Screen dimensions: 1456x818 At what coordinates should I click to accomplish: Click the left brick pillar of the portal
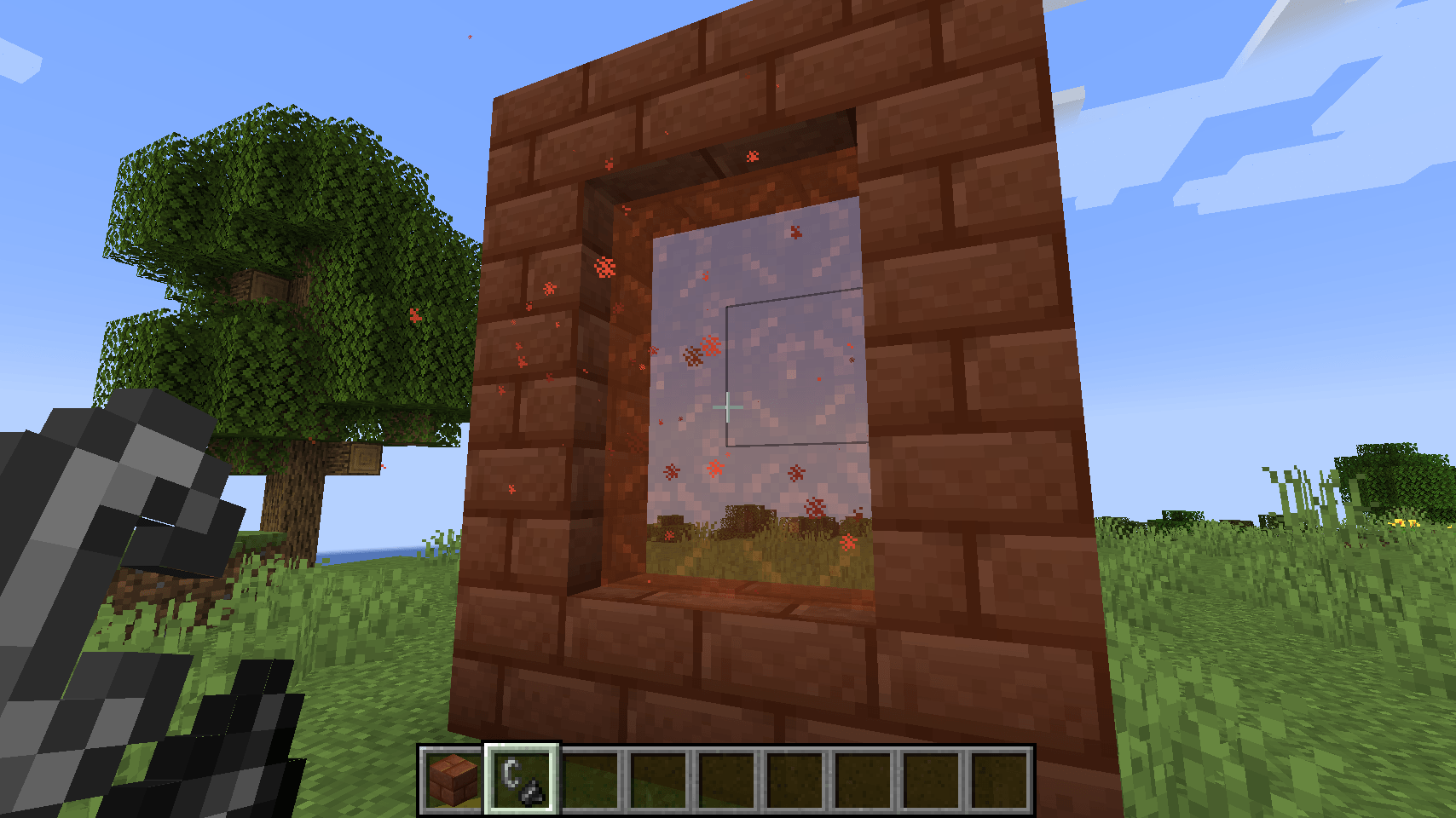[x=537, y=383]
